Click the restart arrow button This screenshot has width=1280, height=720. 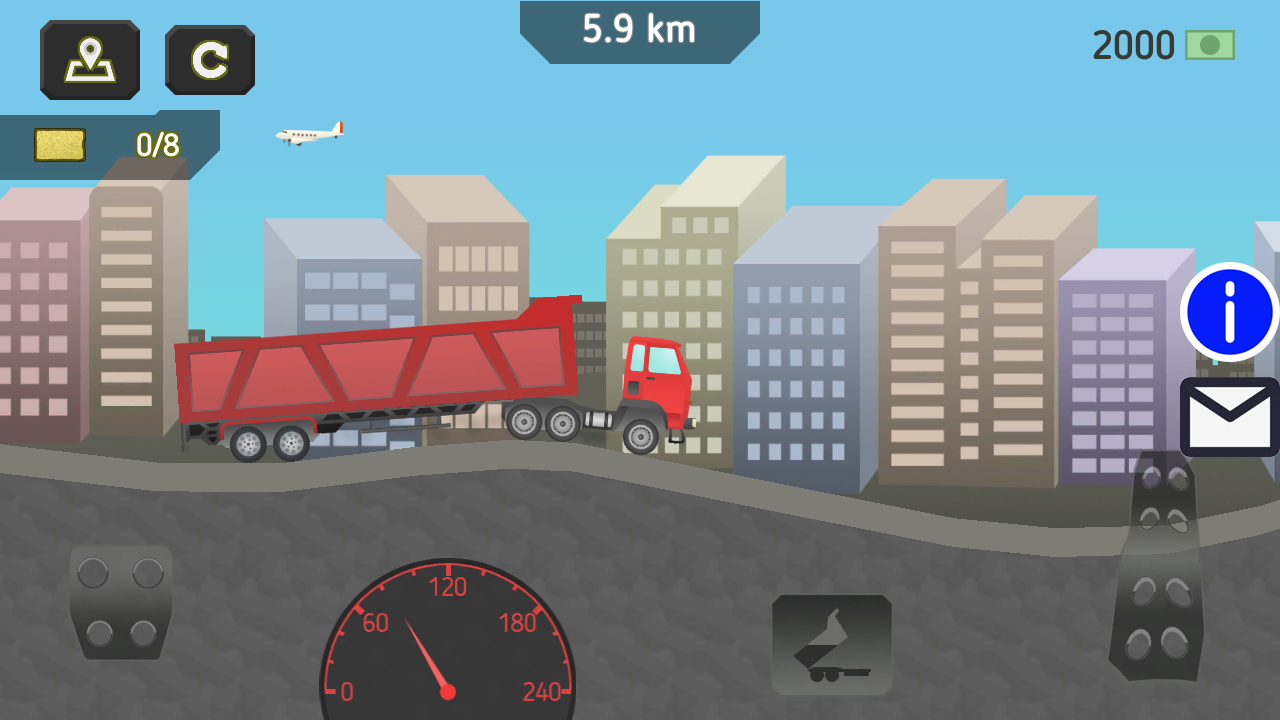[210, 60]
